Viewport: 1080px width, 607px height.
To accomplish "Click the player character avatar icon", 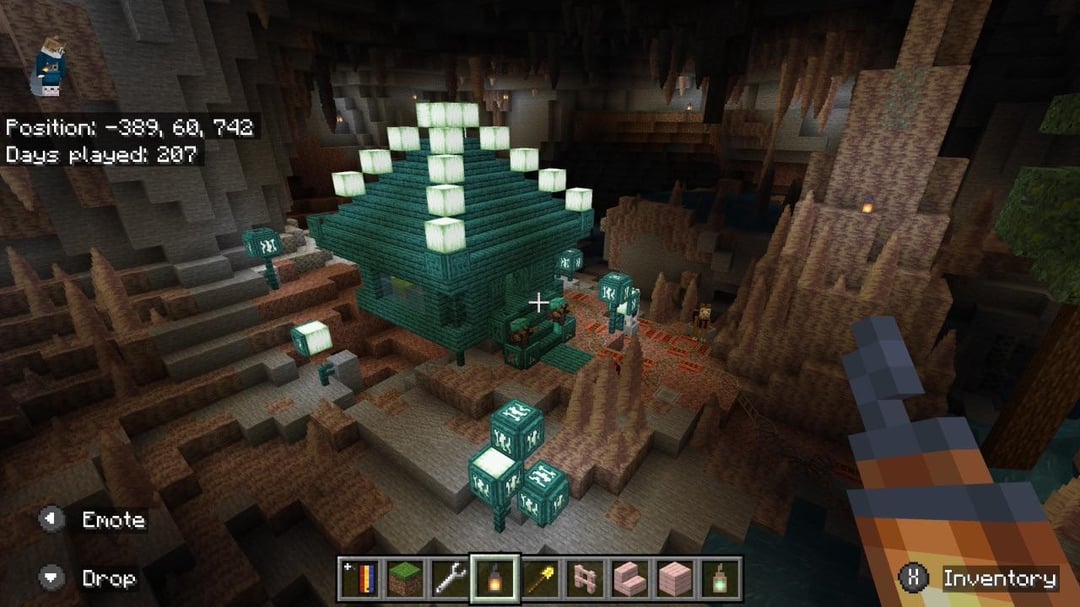I will click(x=46, y=65).
